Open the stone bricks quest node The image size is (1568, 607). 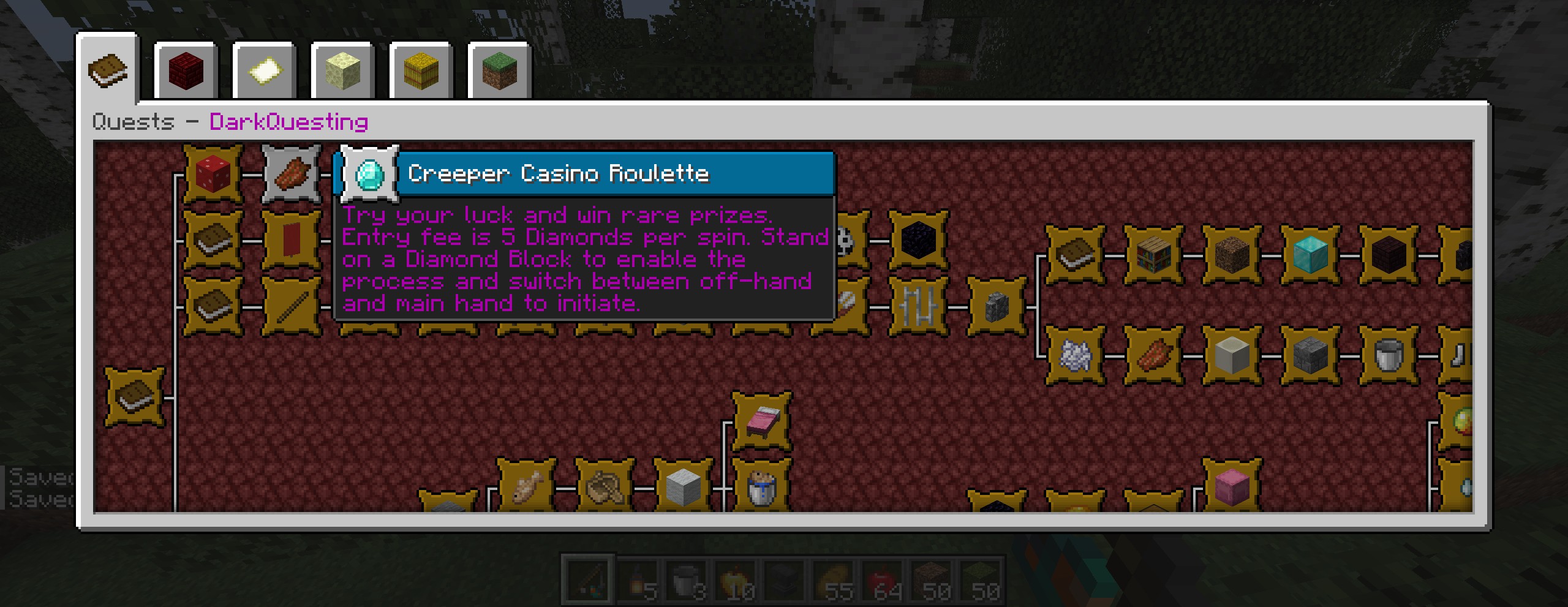click(1310, 355)
